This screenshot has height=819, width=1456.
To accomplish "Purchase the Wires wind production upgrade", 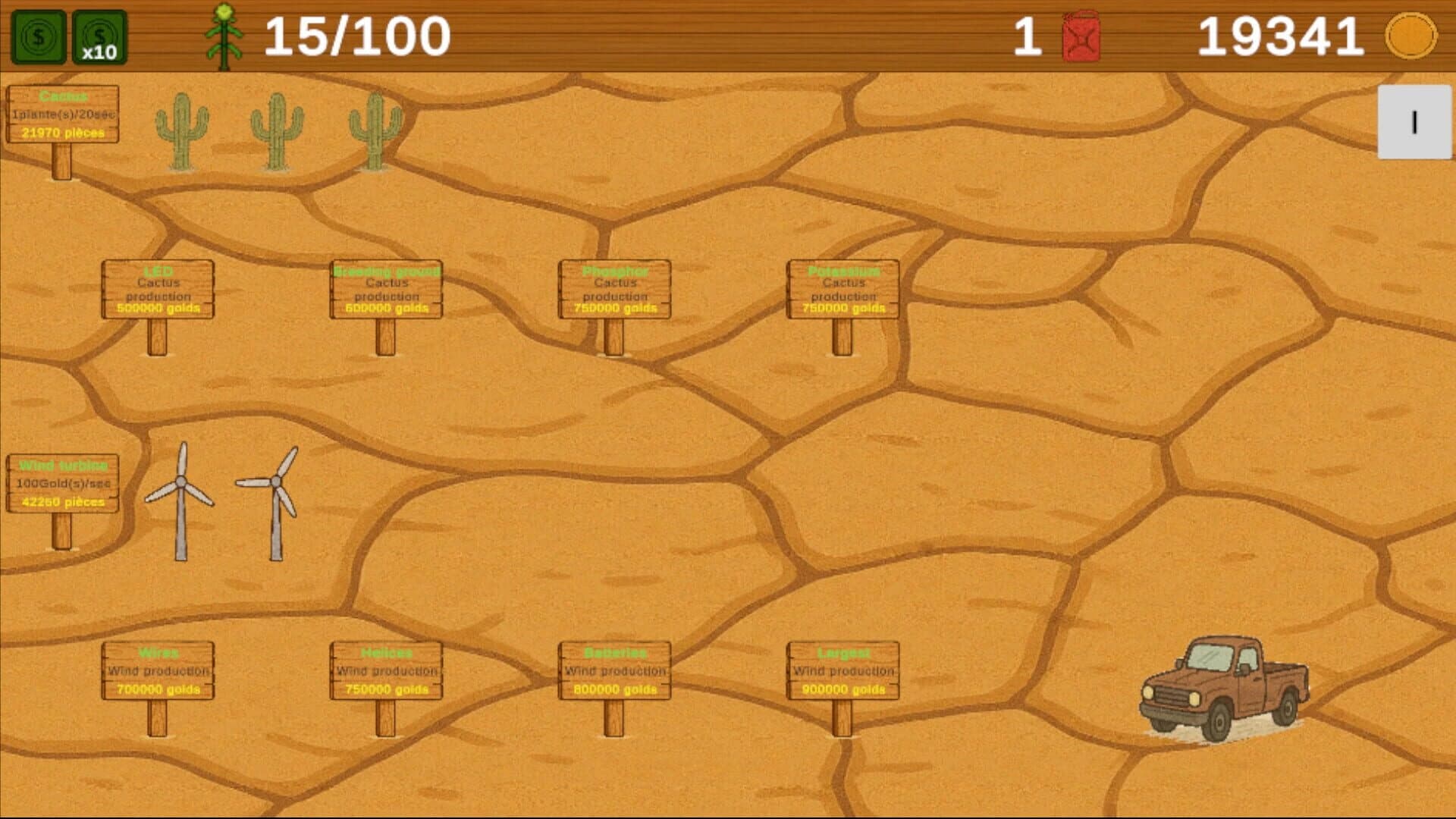I will (158, 671).
